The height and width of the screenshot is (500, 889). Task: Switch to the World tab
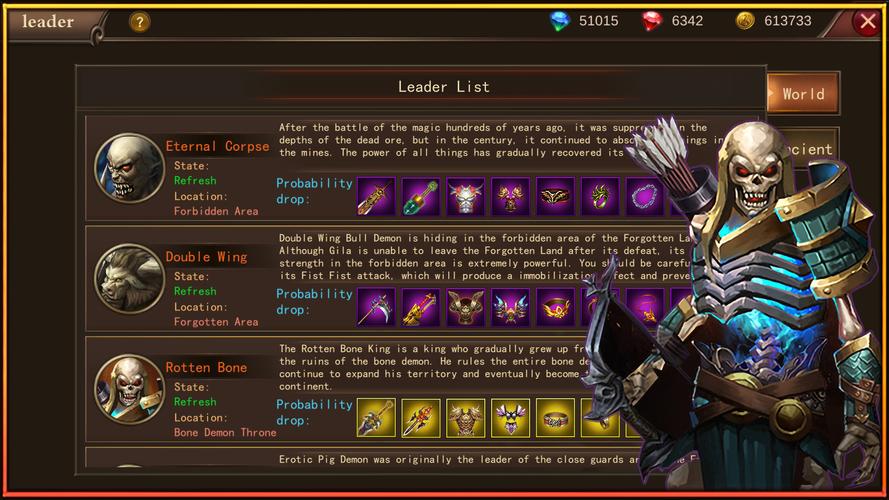[x=802, y=94]
